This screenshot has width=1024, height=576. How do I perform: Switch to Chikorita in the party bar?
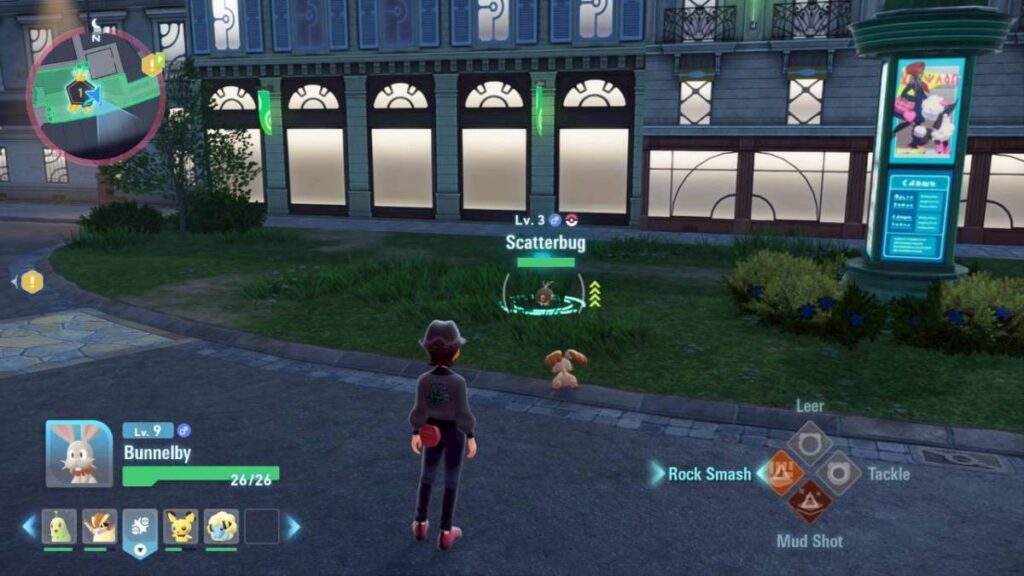click(59, 526)
